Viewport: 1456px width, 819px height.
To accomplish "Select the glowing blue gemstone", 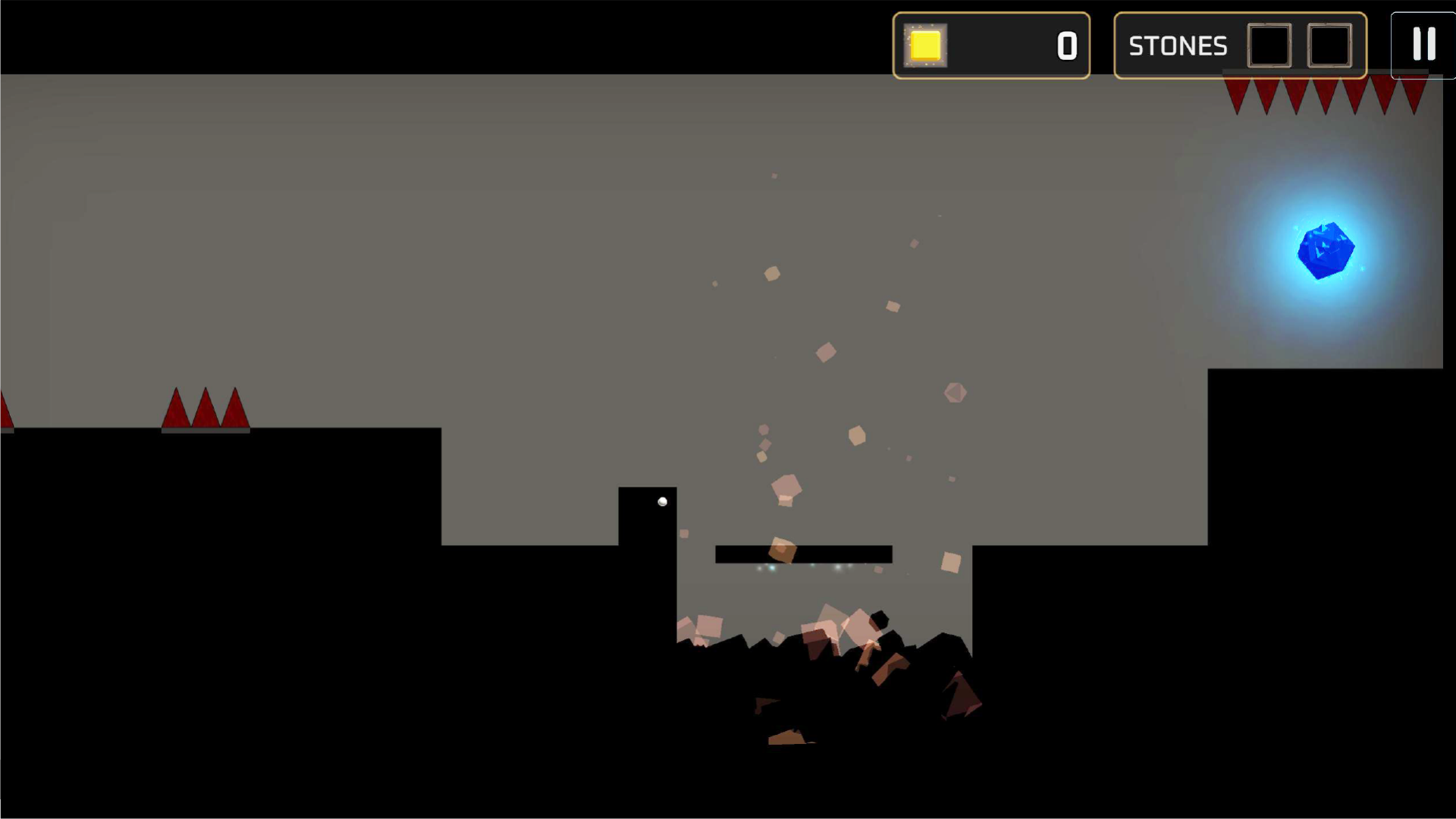I will tap(1326, 252).
